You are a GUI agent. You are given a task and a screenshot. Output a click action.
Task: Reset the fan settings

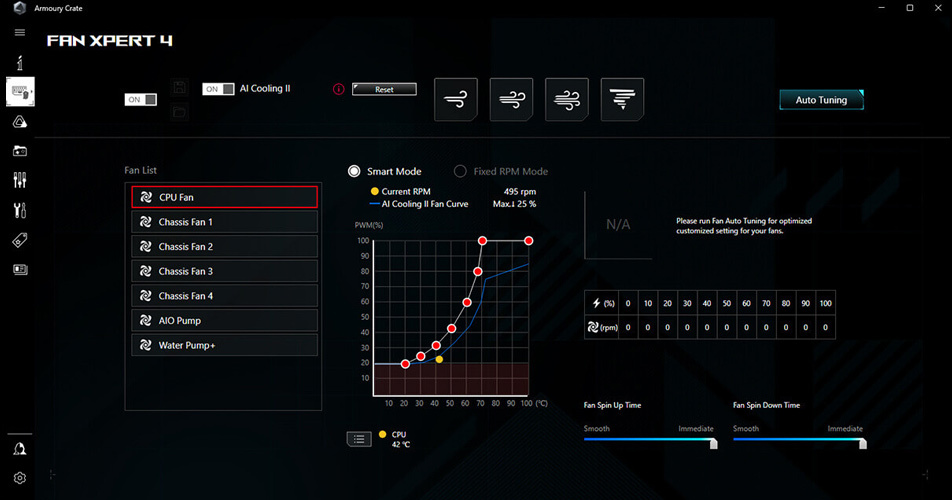click(384, 89)
